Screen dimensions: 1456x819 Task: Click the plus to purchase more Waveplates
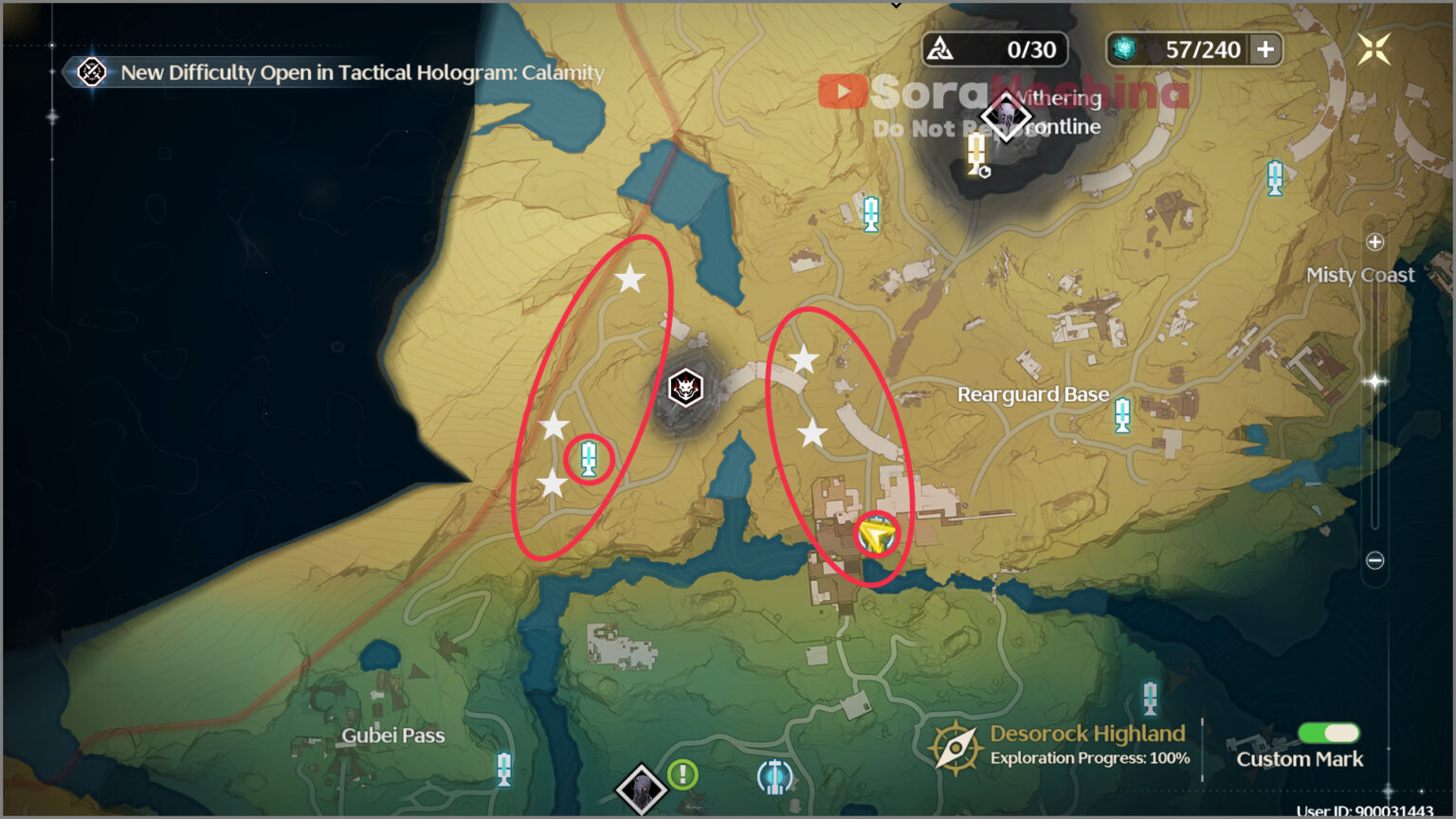[x=1267, y=49]
